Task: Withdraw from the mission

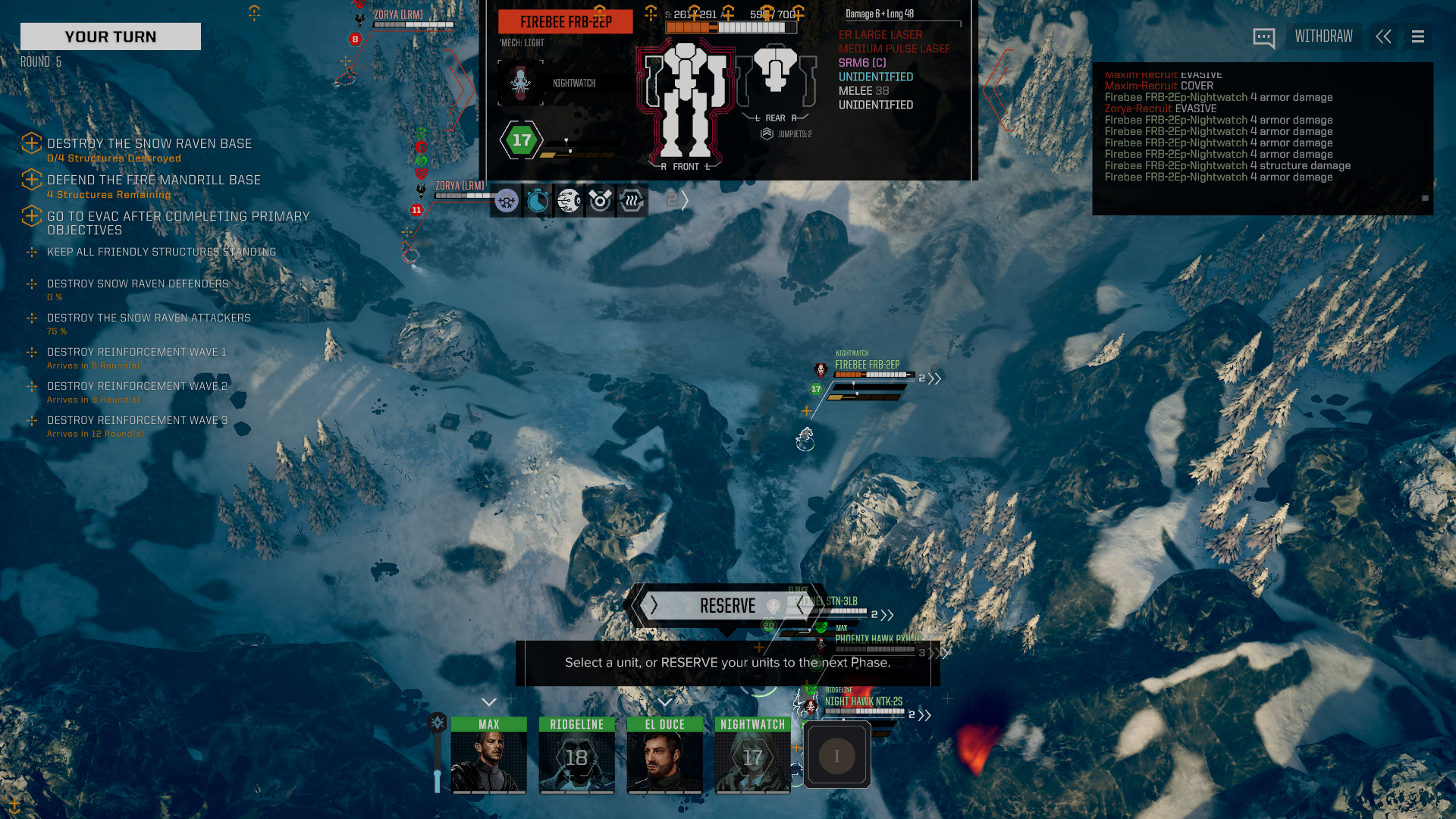Action: pos(1323,36)
